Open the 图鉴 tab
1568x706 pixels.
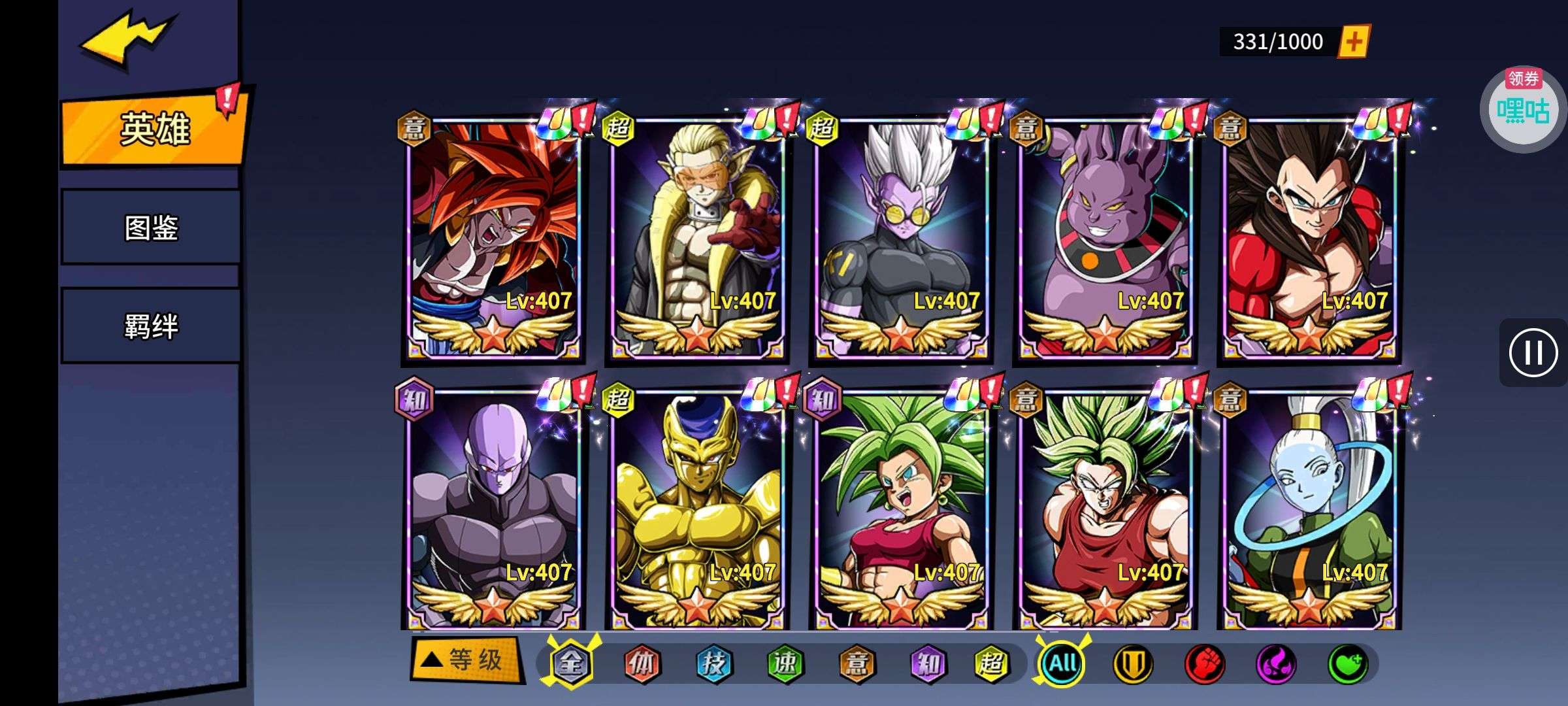tap(151, 227)
